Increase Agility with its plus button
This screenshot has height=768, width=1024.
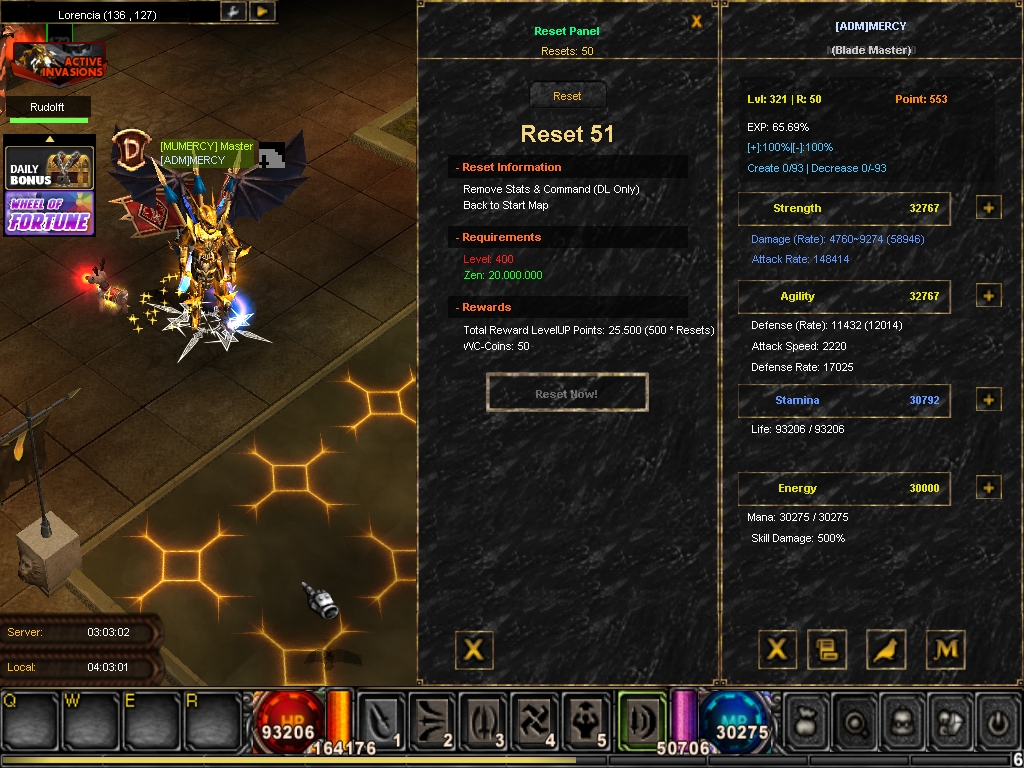988,296
